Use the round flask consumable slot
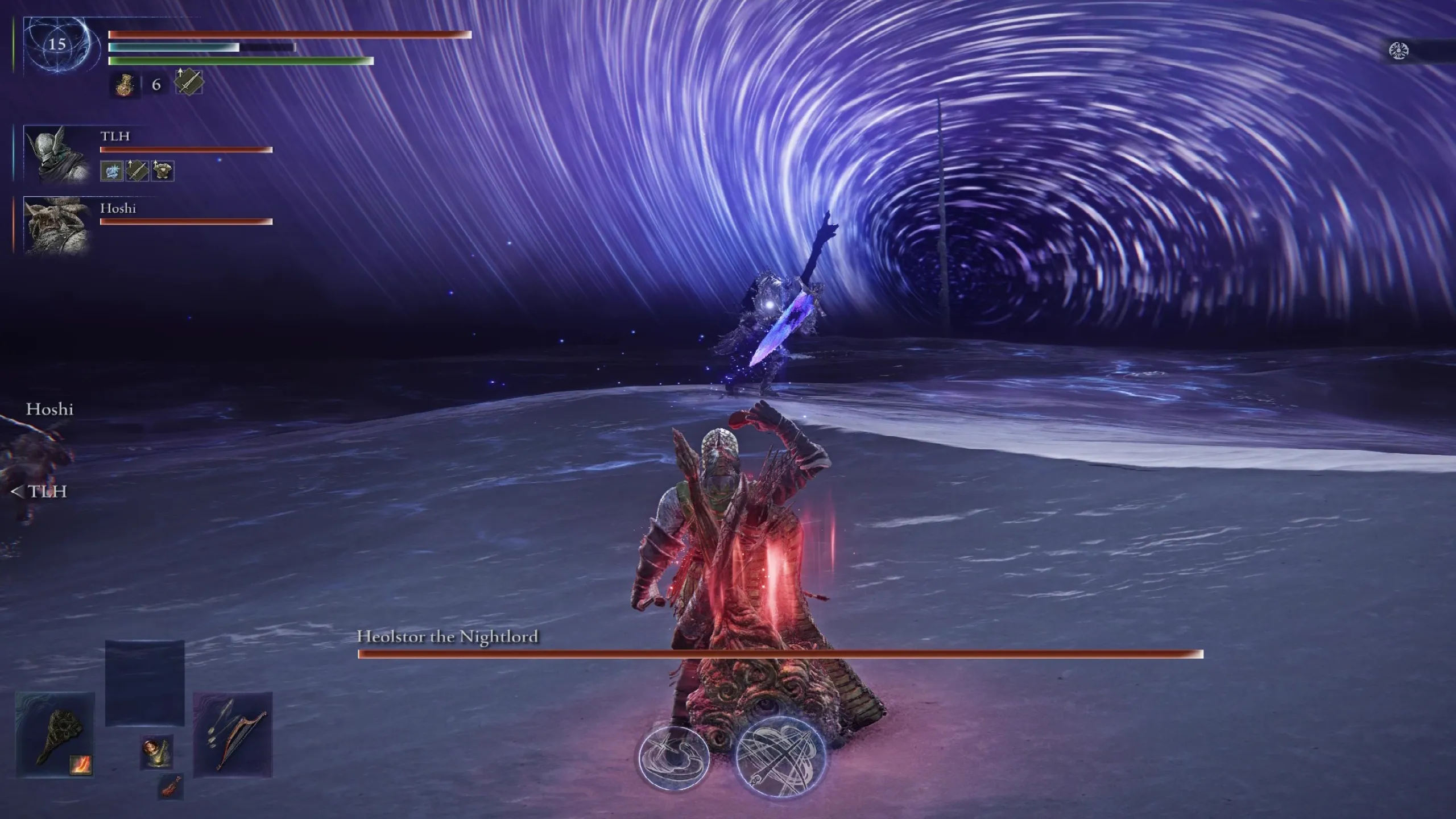Image resolution: width=1456 pixels, height=819 pixels. (x=156, y=752)
